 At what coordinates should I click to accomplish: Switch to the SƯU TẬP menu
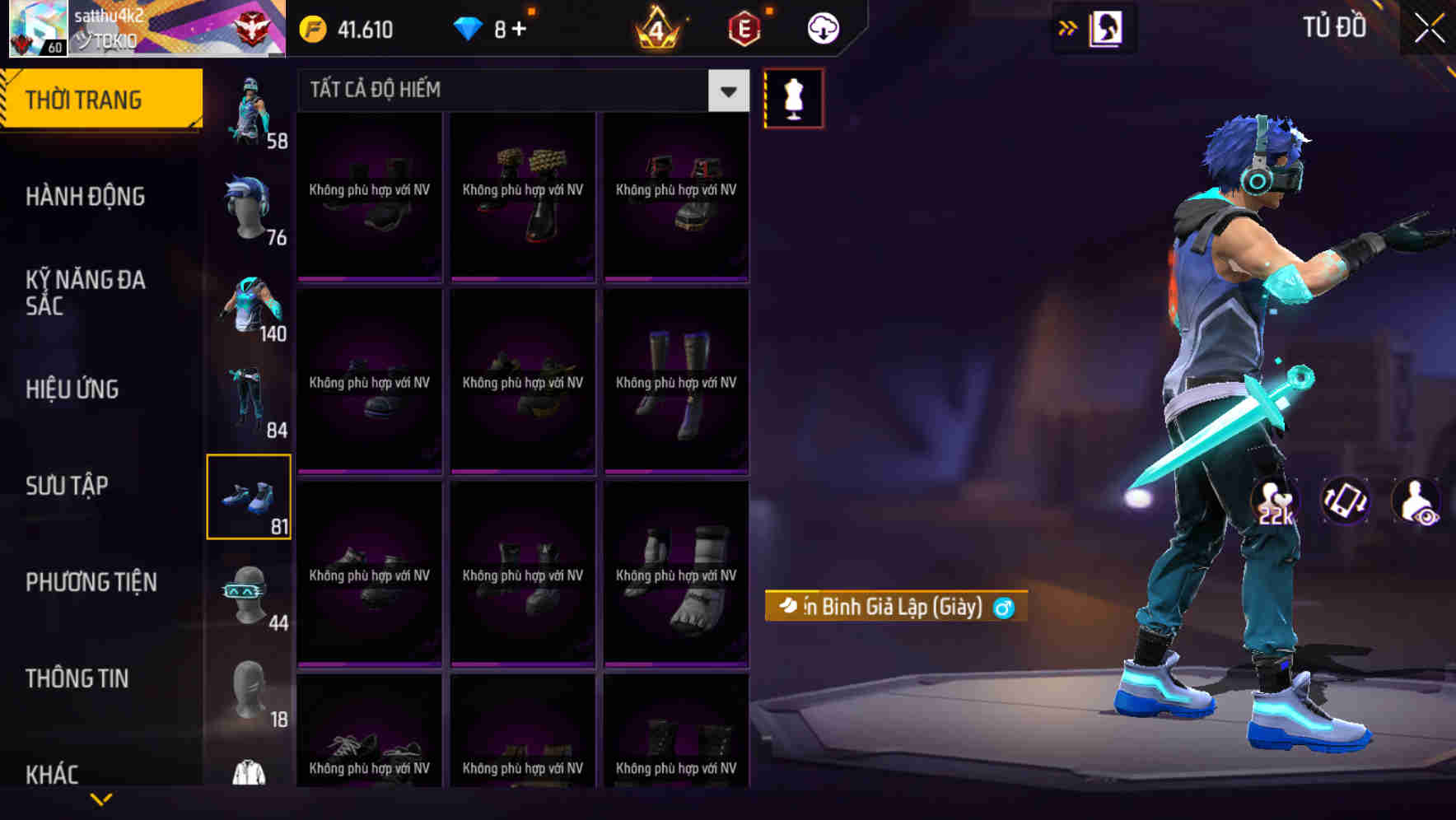tap(68, 486)
